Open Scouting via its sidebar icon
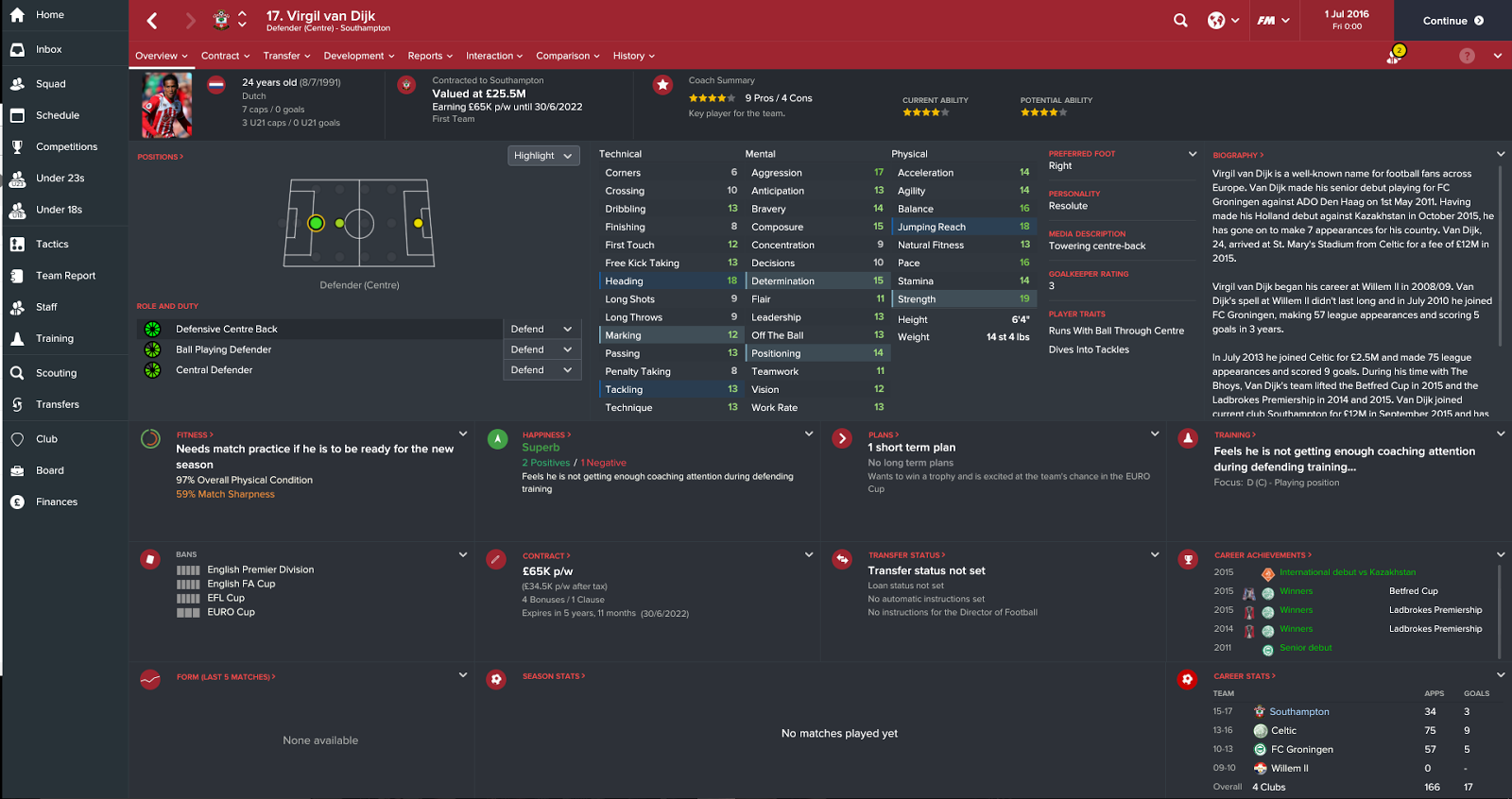This screenshot has height=799, width=1512. pos(16,372)
